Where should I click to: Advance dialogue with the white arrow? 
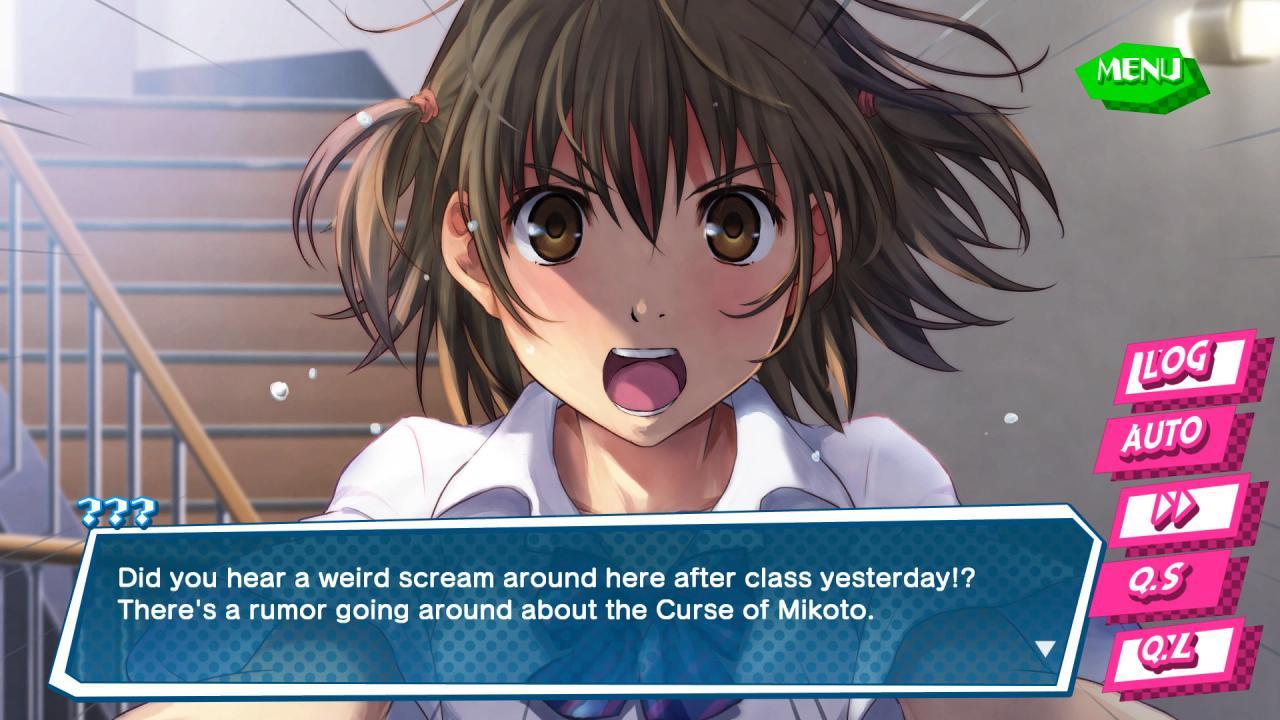pos(1045,649)
